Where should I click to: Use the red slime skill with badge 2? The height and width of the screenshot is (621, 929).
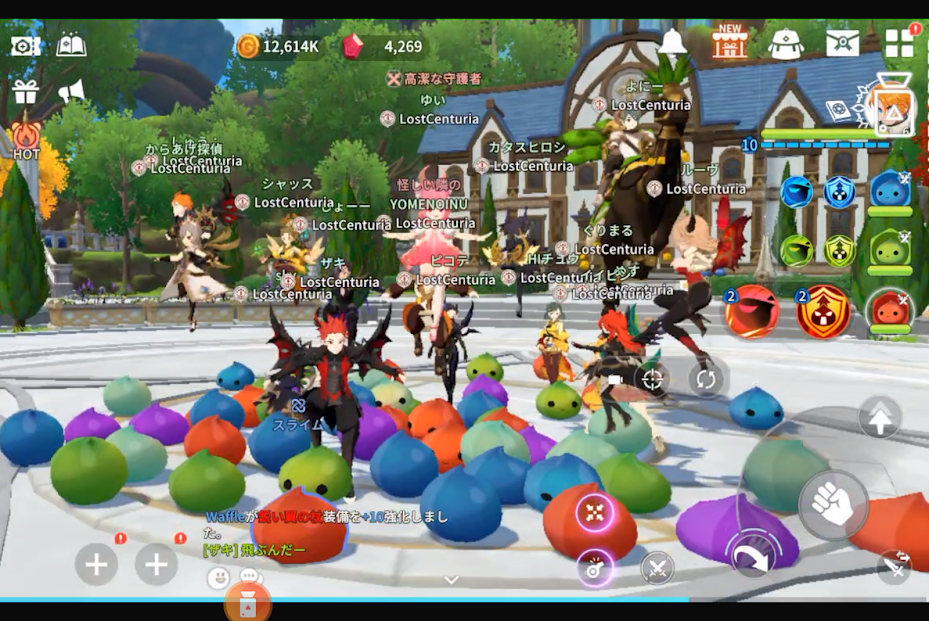click(752, 312)
